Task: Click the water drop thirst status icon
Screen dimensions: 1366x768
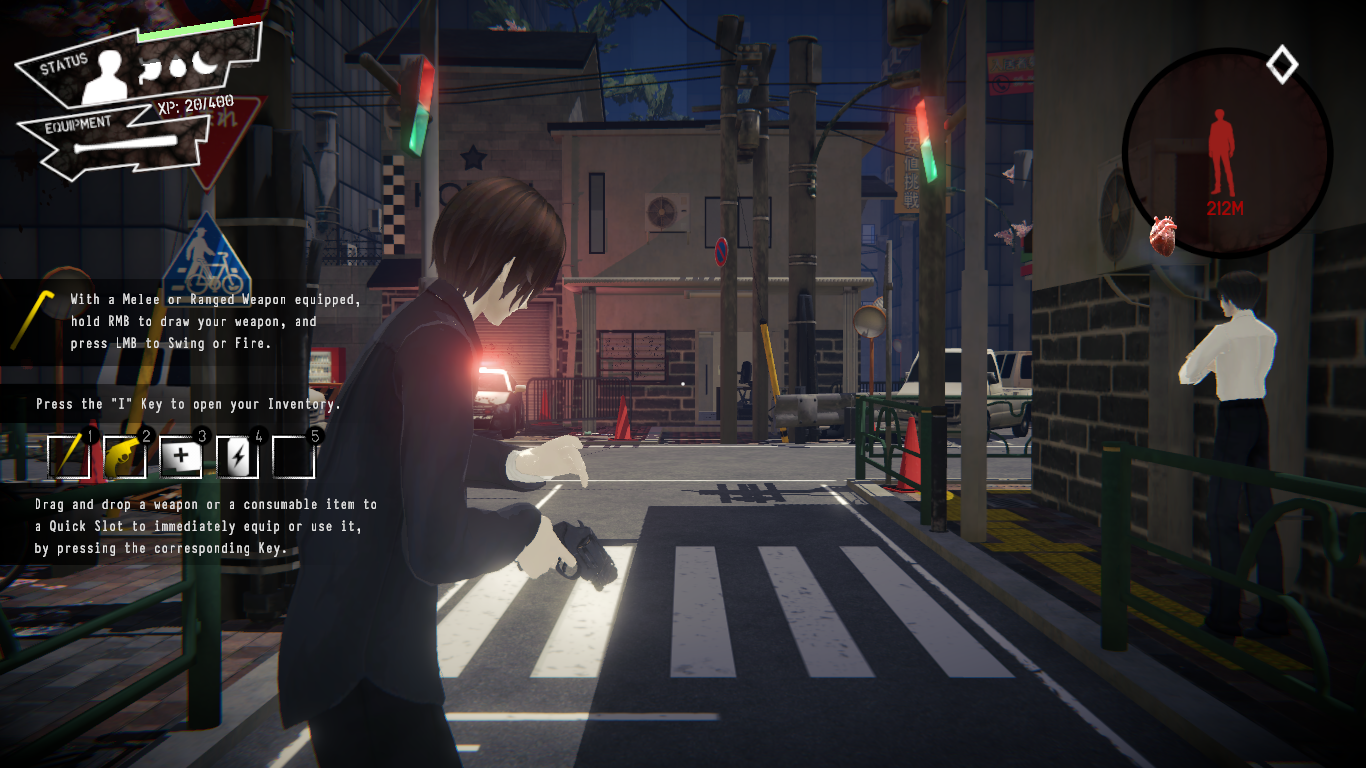Action: [179, 67]
